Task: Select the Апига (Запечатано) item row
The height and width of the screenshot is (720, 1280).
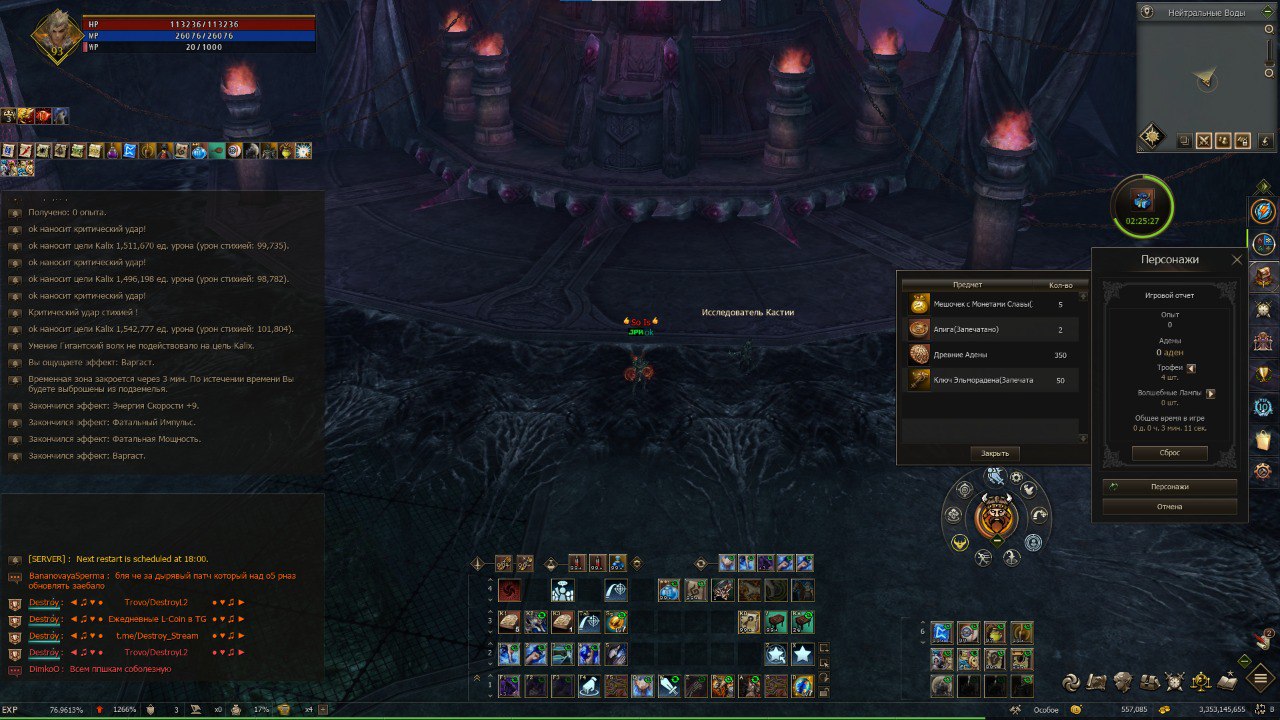Action: click(x=992, y=329)
